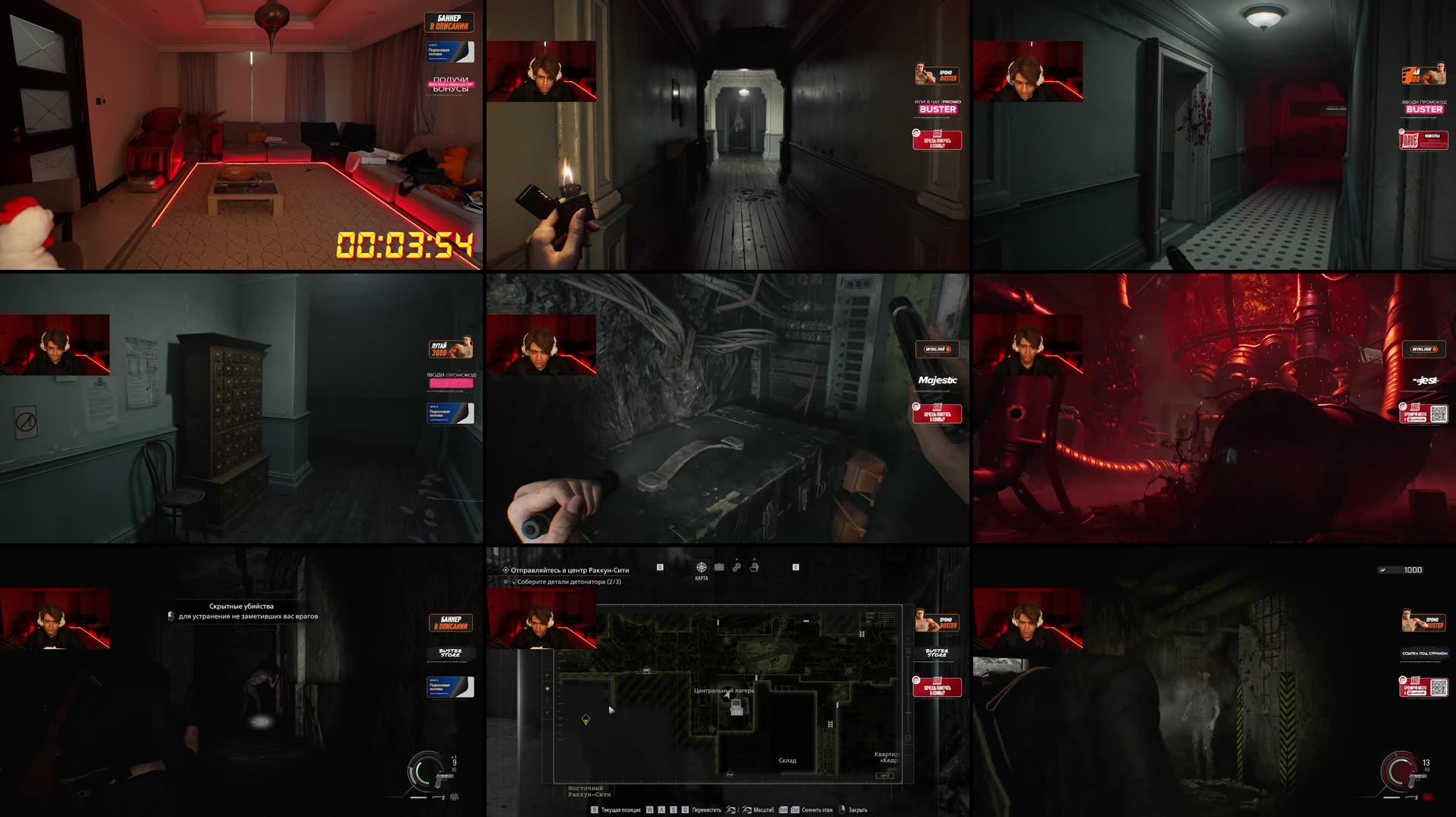Select the КАРТА compass icon in the top menu
The width and height of the screenshot is (1456, 817).
[x=701, y=566]
